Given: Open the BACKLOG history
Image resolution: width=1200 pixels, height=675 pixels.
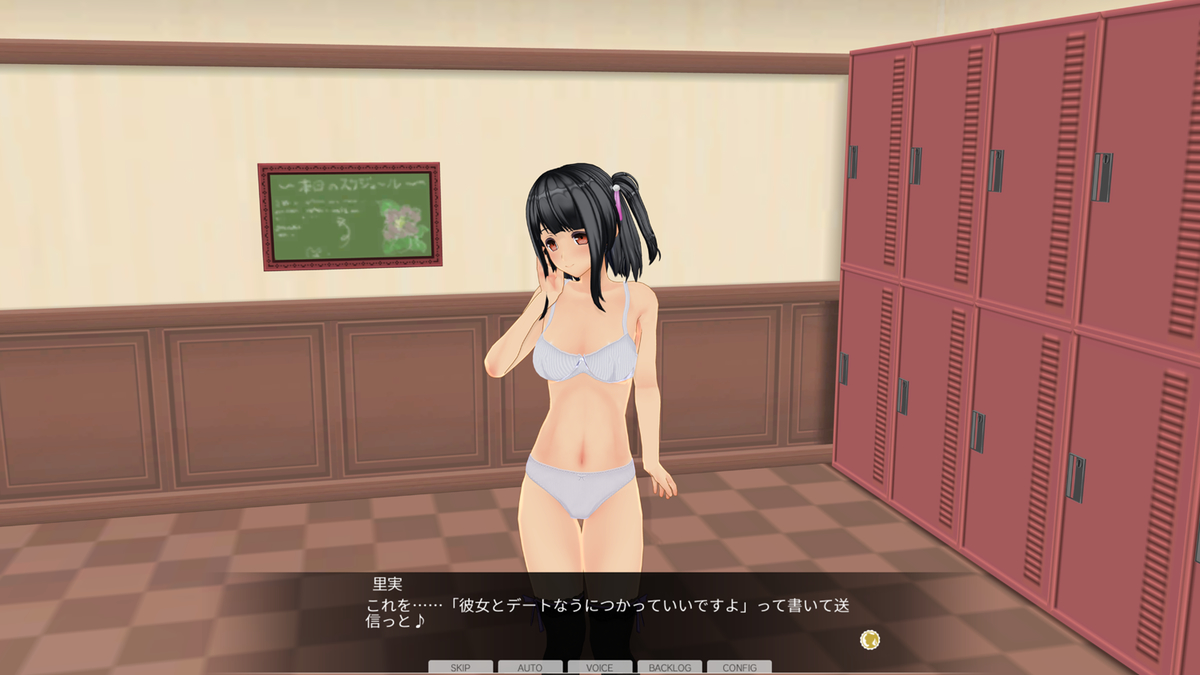Looking at the screenshot, I should pyautogui.click(x=669, y=667).
